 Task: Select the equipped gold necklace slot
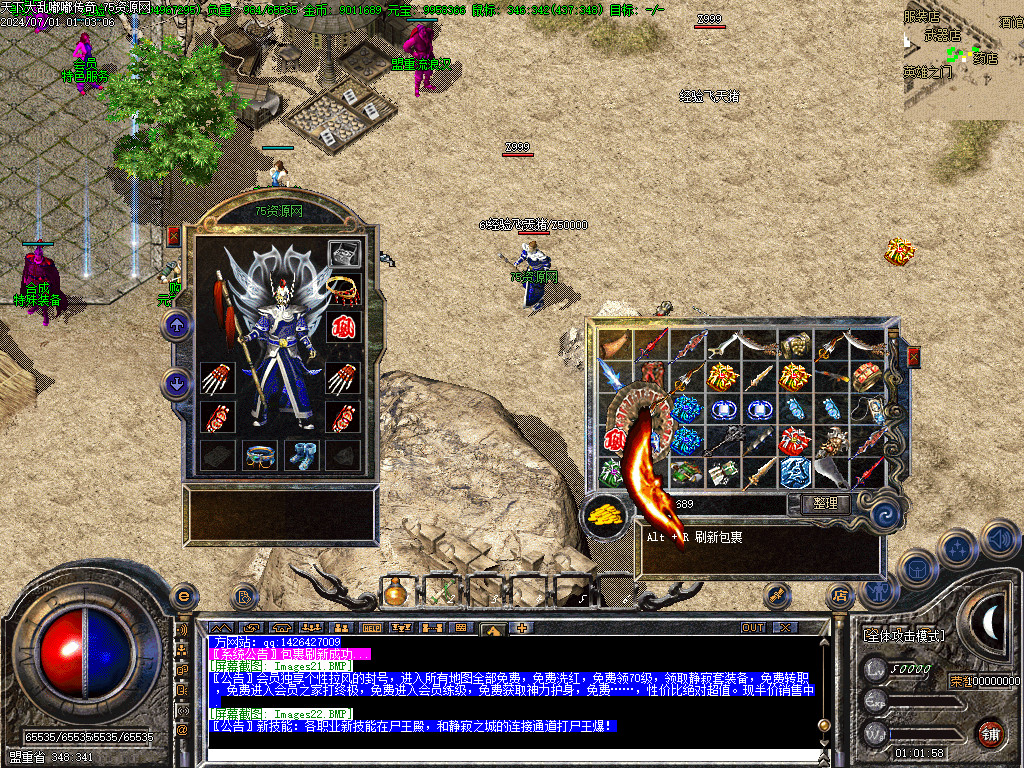344,288
